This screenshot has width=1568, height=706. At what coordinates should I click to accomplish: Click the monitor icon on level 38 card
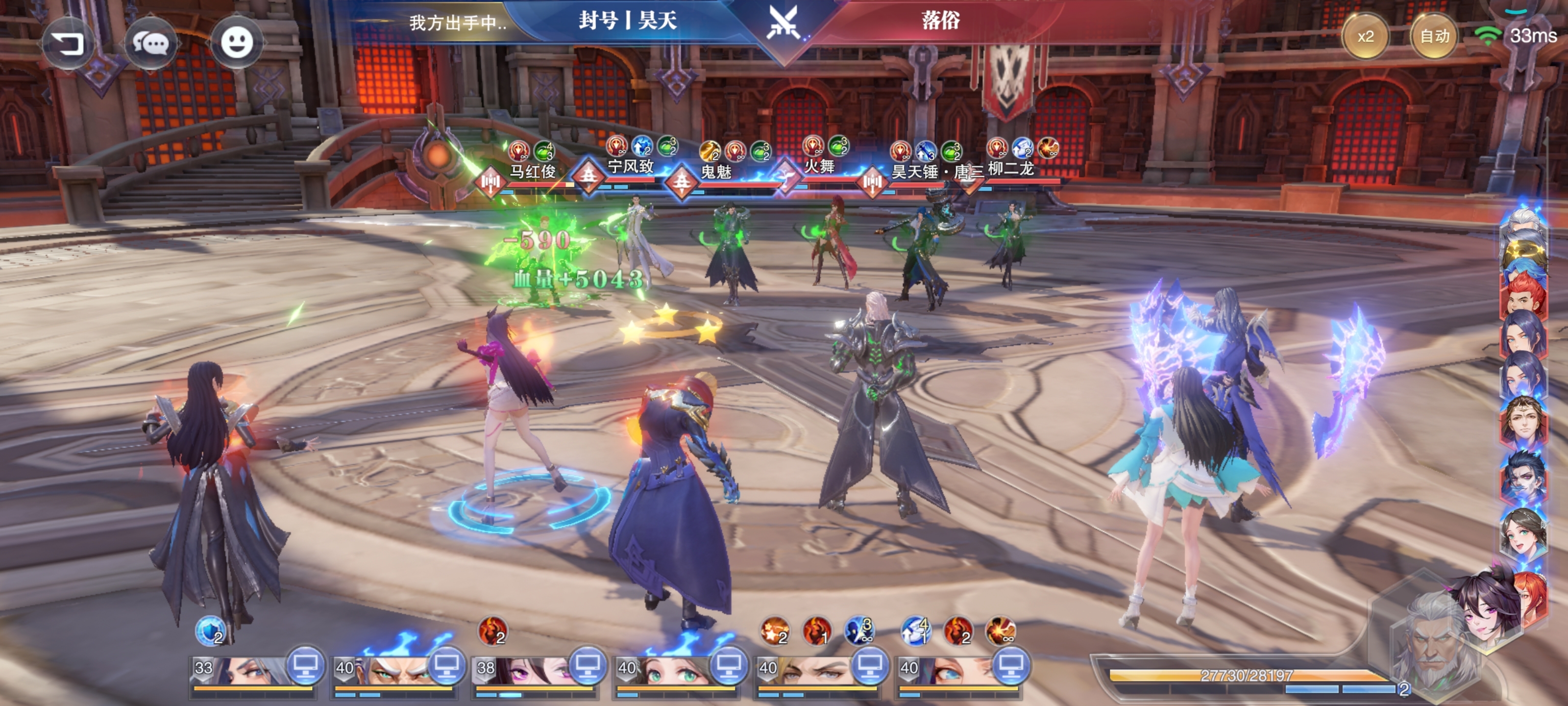coord(587,665)
